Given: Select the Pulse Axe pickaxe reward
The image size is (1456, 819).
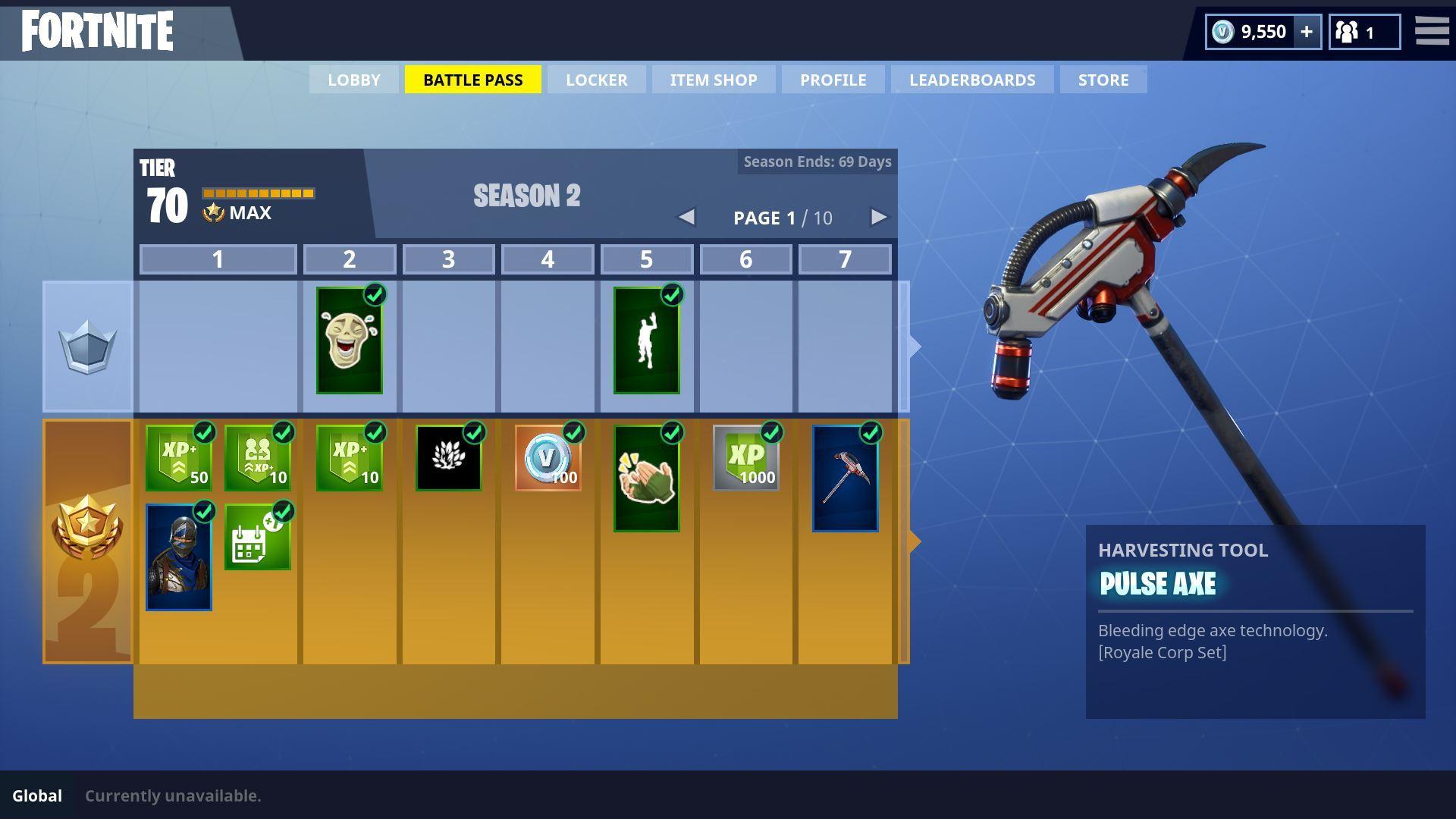Looking at the screenshot, I should coord(845,477).
